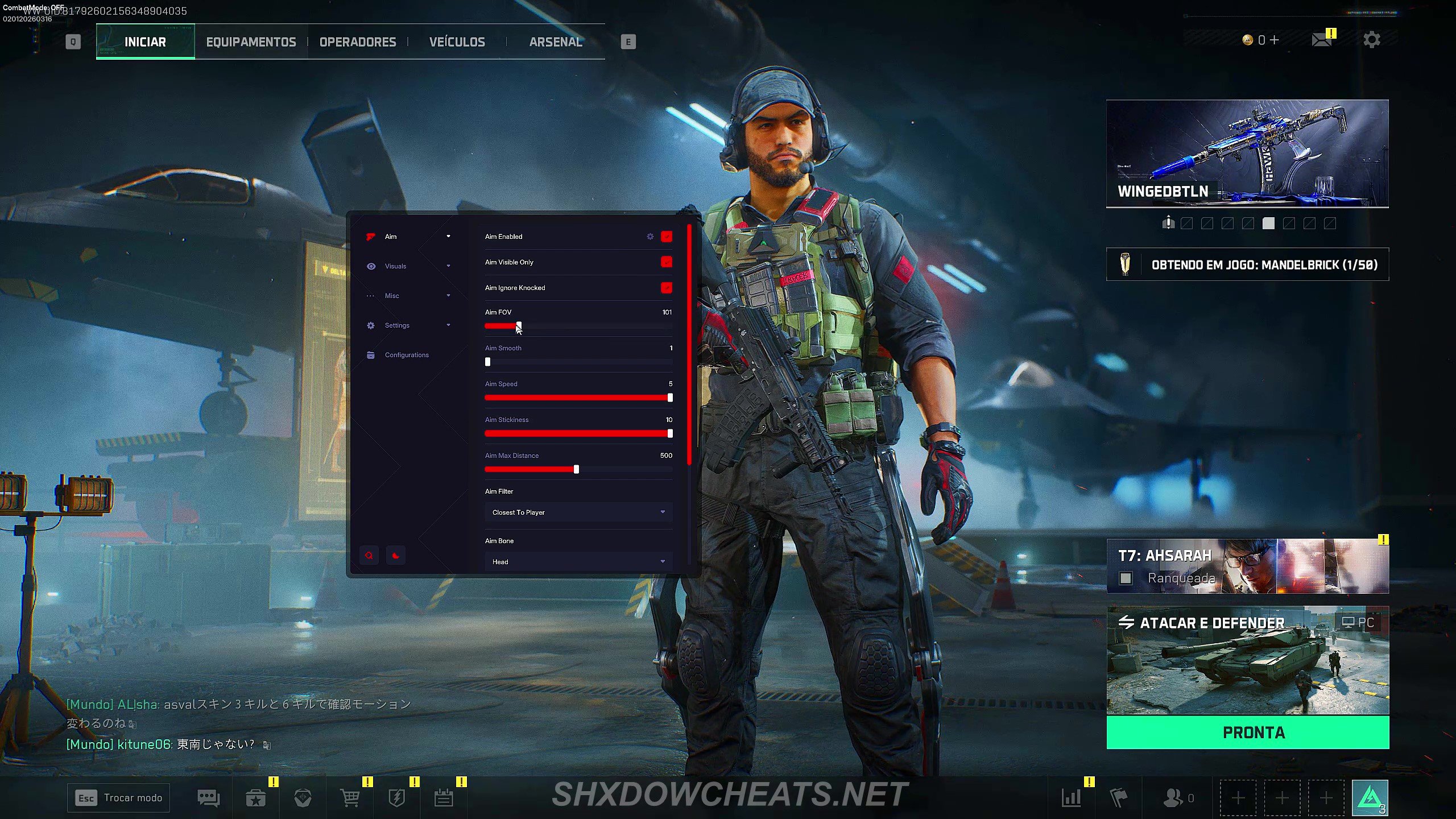This screenshot has height=819, width=1456.
Task: Collapse the Aim section with its chevron
Action: 449,236
